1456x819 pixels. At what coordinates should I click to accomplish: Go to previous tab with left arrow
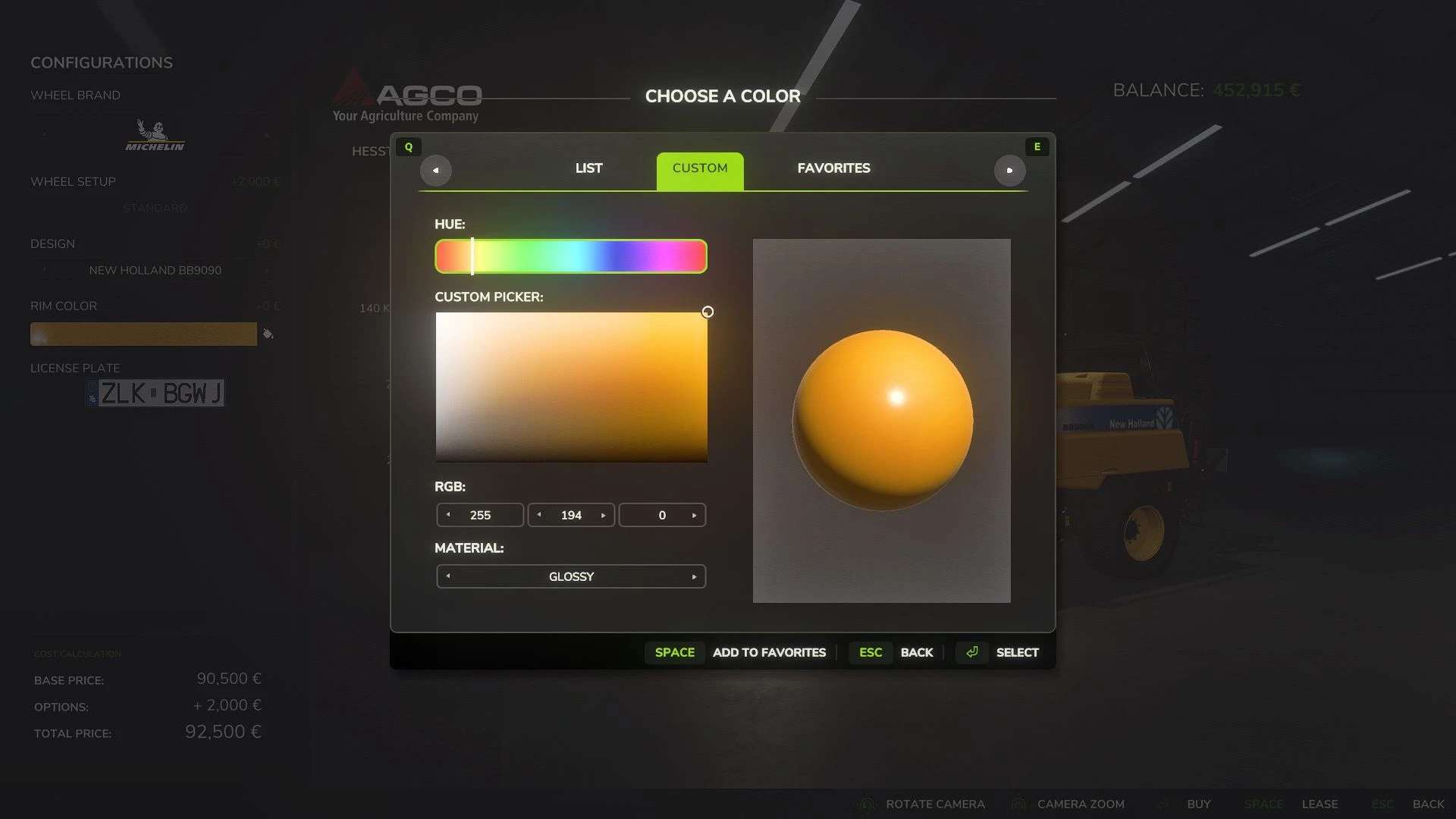[435, 171]
